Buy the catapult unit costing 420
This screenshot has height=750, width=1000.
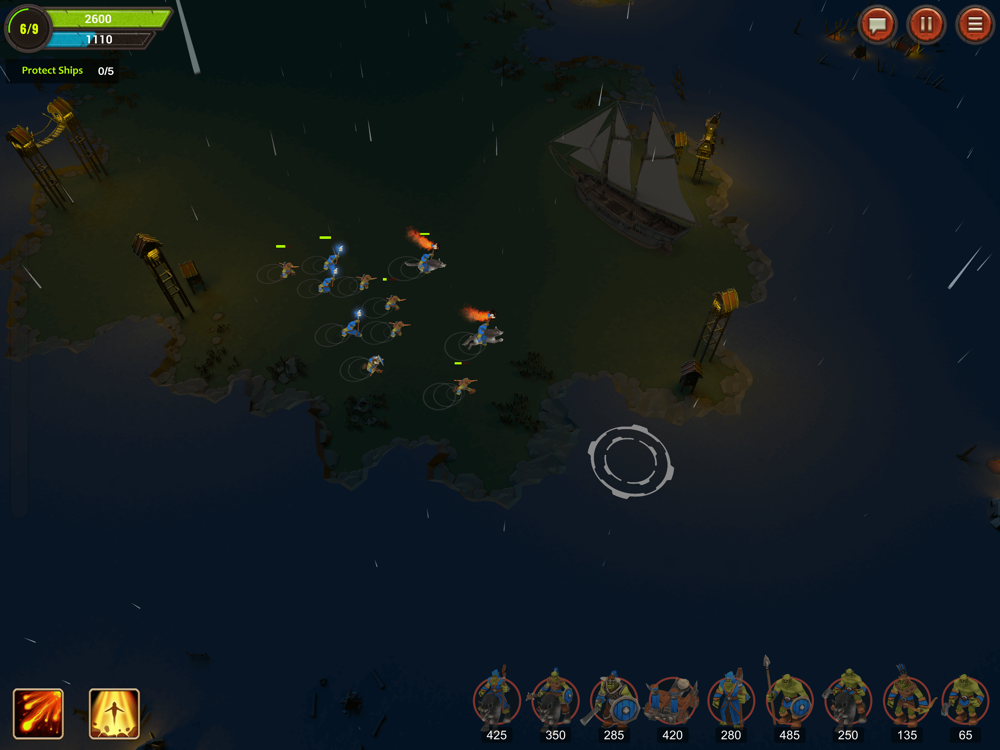[672, 701]
